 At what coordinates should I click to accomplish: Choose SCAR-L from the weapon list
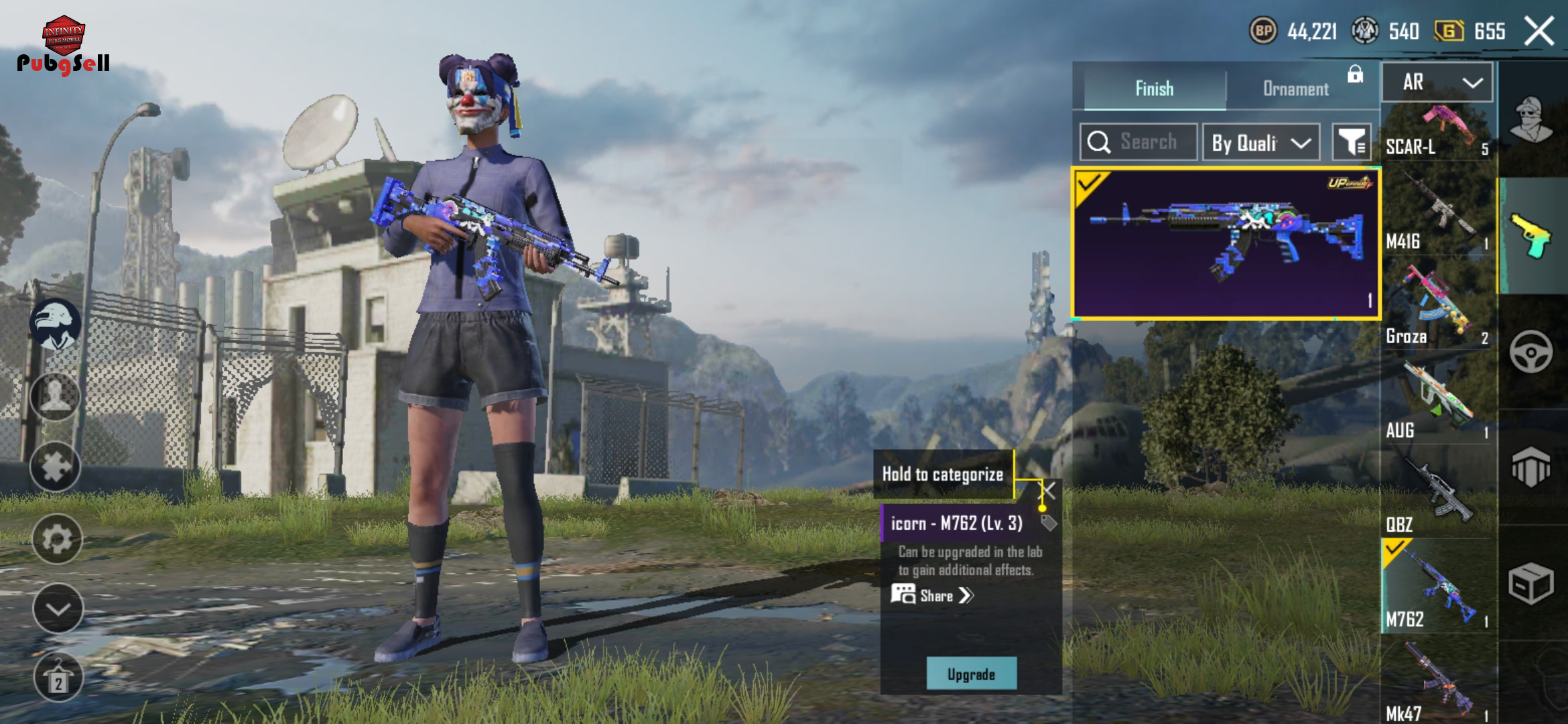(1438, 131)
